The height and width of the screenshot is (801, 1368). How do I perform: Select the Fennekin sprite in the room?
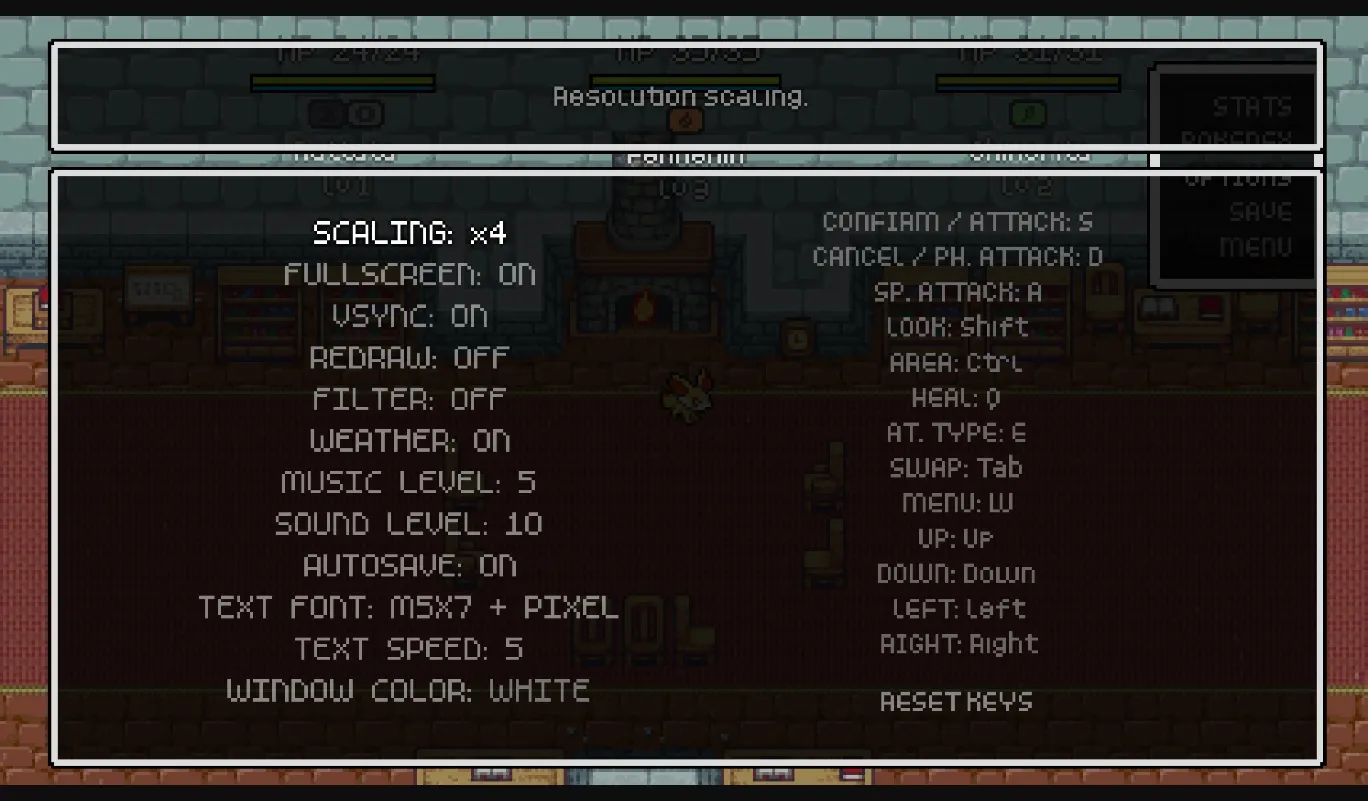[x=686, y=396]
